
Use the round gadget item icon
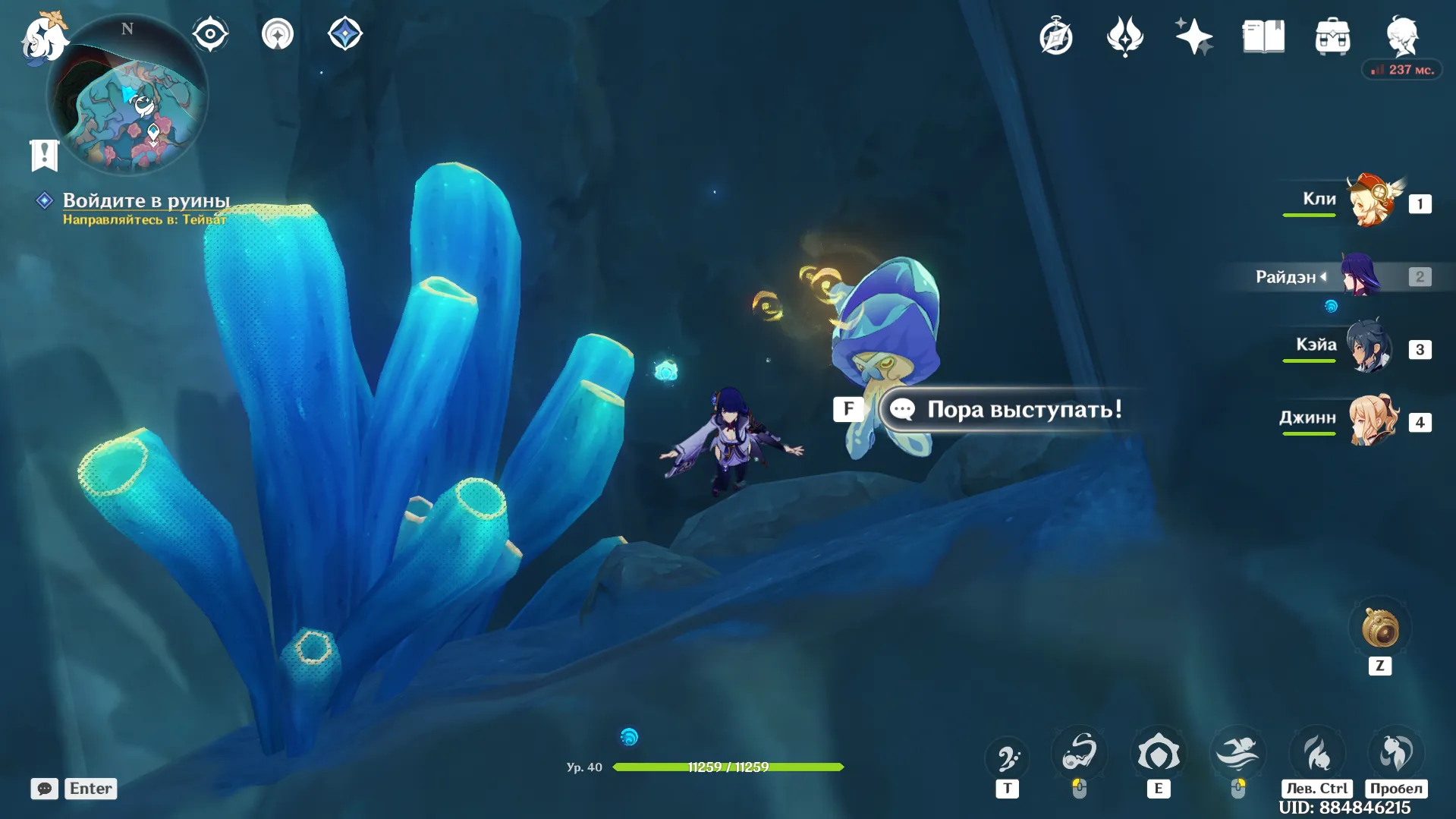coord(1379,628)
